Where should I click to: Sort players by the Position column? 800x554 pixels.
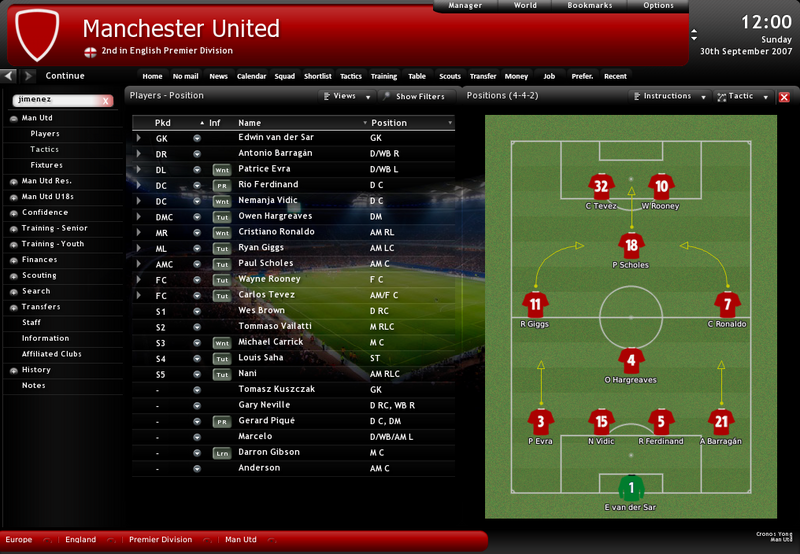(389, 123)
